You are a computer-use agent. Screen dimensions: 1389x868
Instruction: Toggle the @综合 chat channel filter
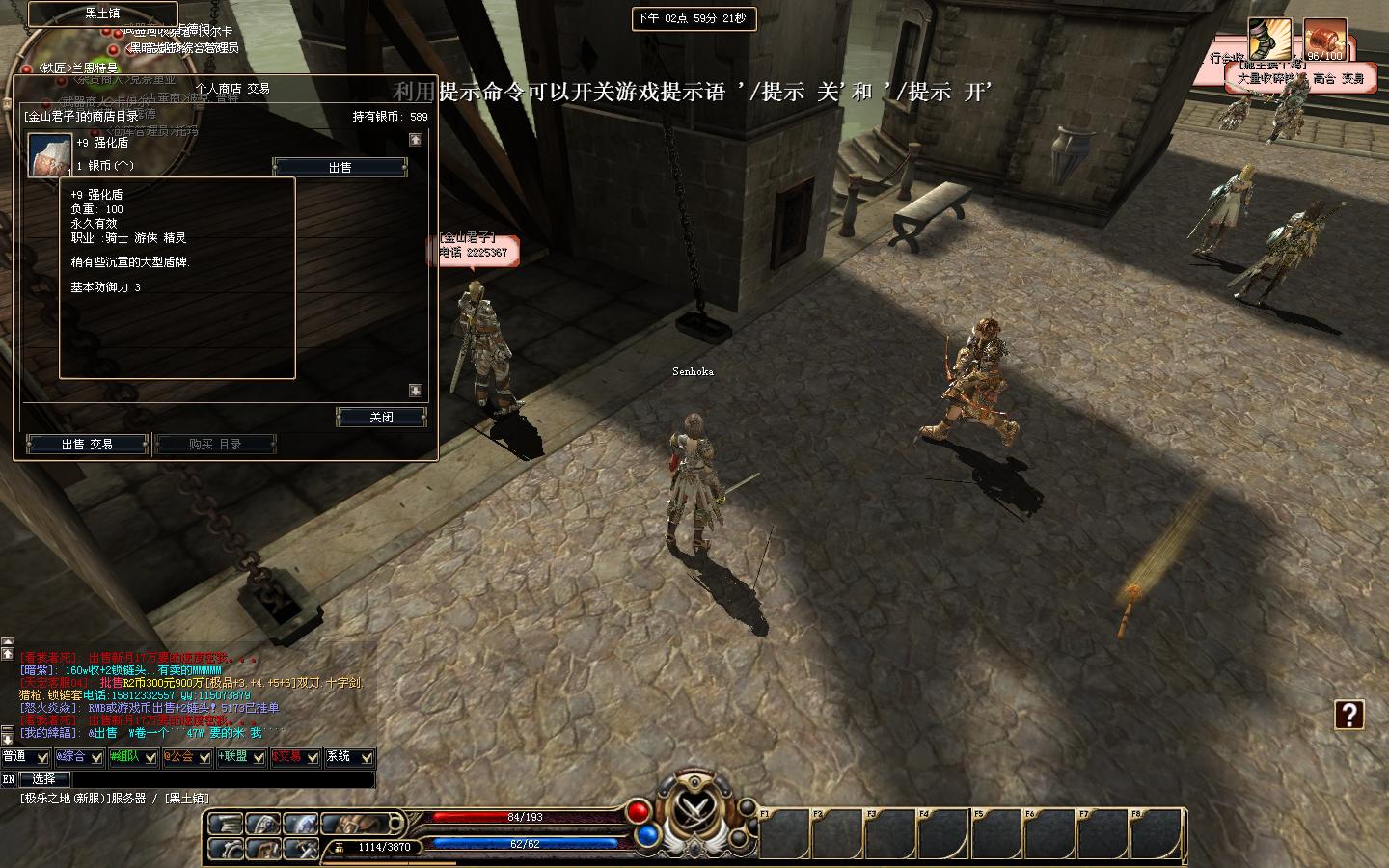click(x=79, y=757)
